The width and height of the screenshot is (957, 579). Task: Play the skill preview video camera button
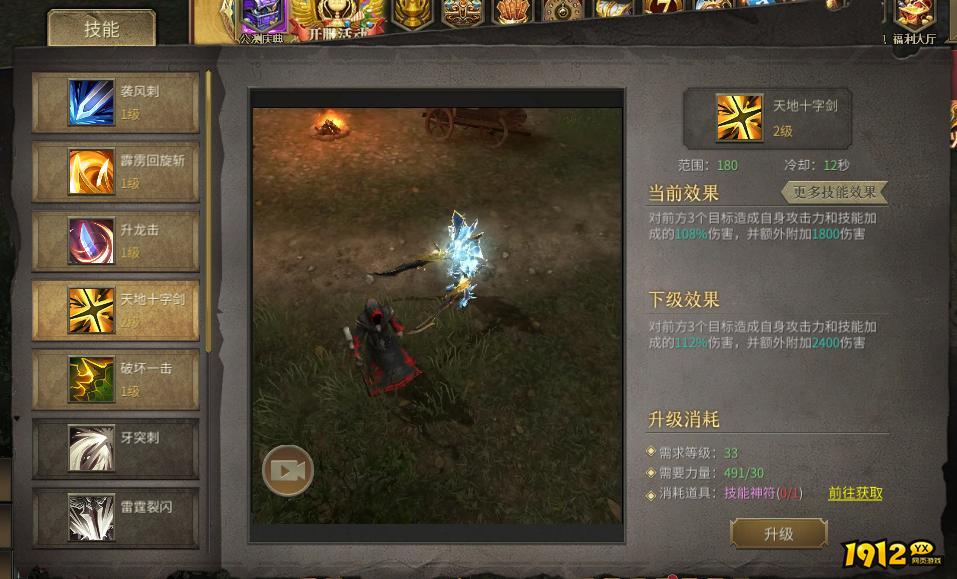pyautogui.click(x=288, y=470)
